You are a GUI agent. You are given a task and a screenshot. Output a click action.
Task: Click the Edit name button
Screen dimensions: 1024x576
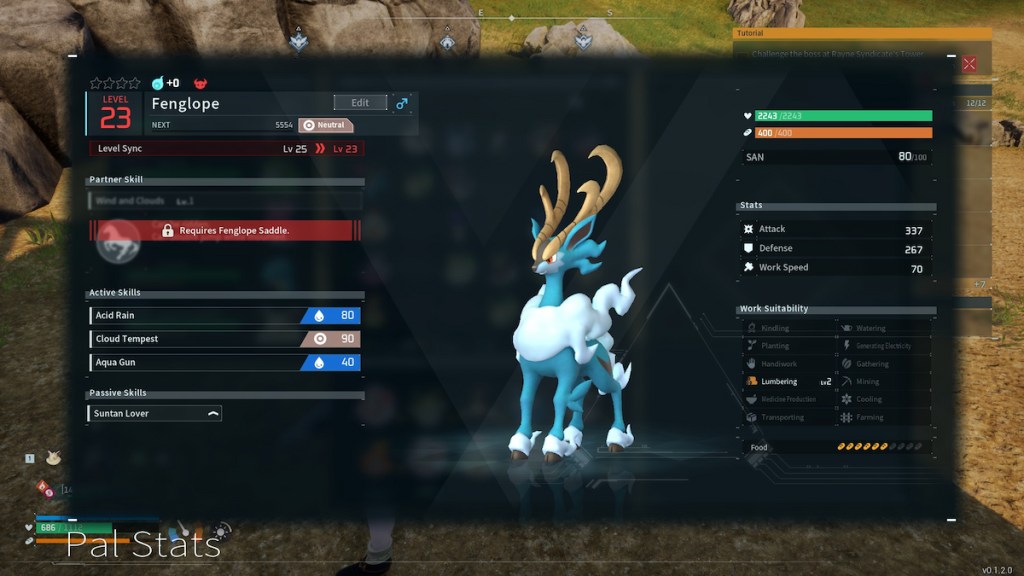coord(360,103)
